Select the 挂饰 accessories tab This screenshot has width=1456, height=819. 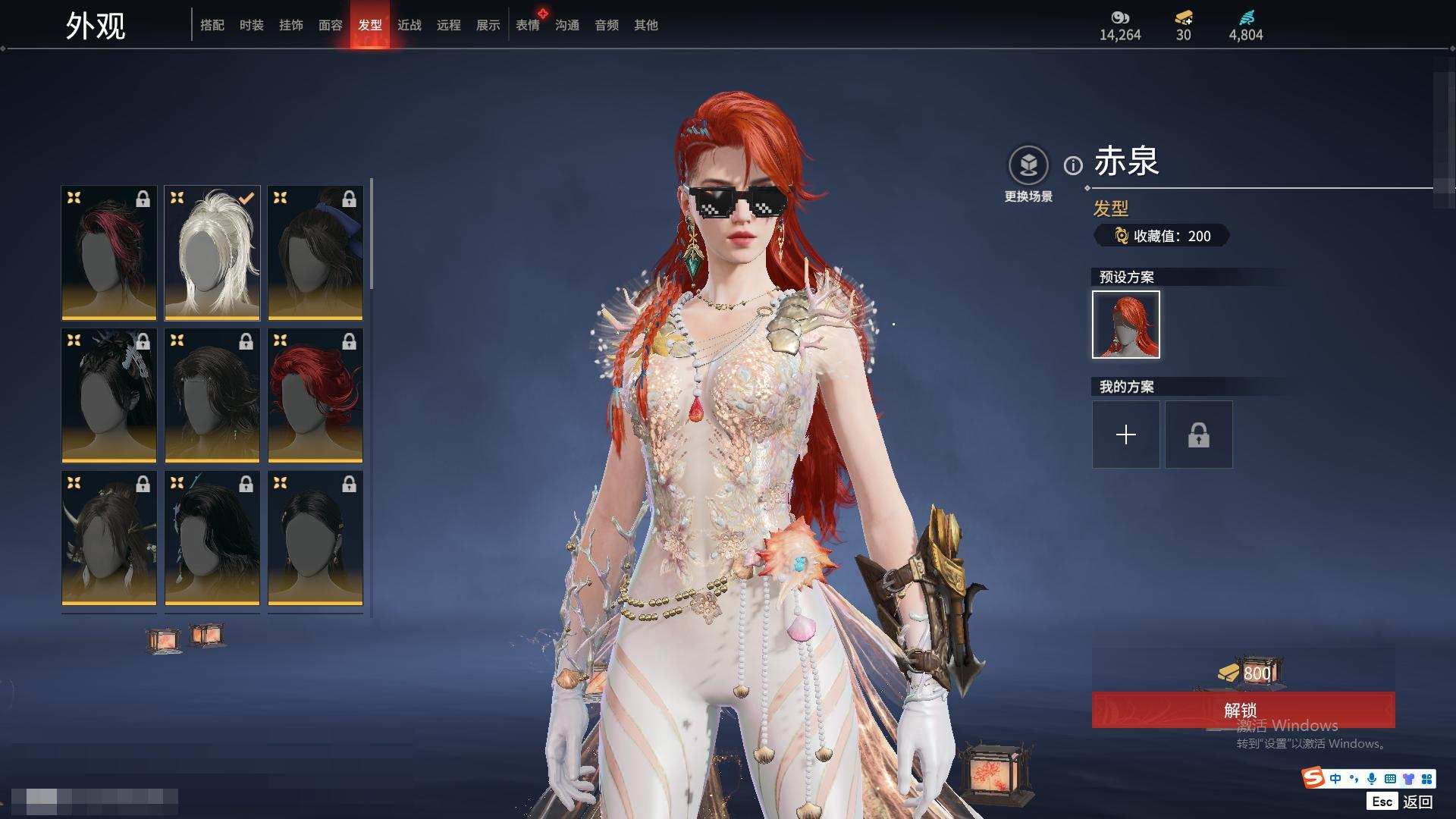click(x=290, y=25)
